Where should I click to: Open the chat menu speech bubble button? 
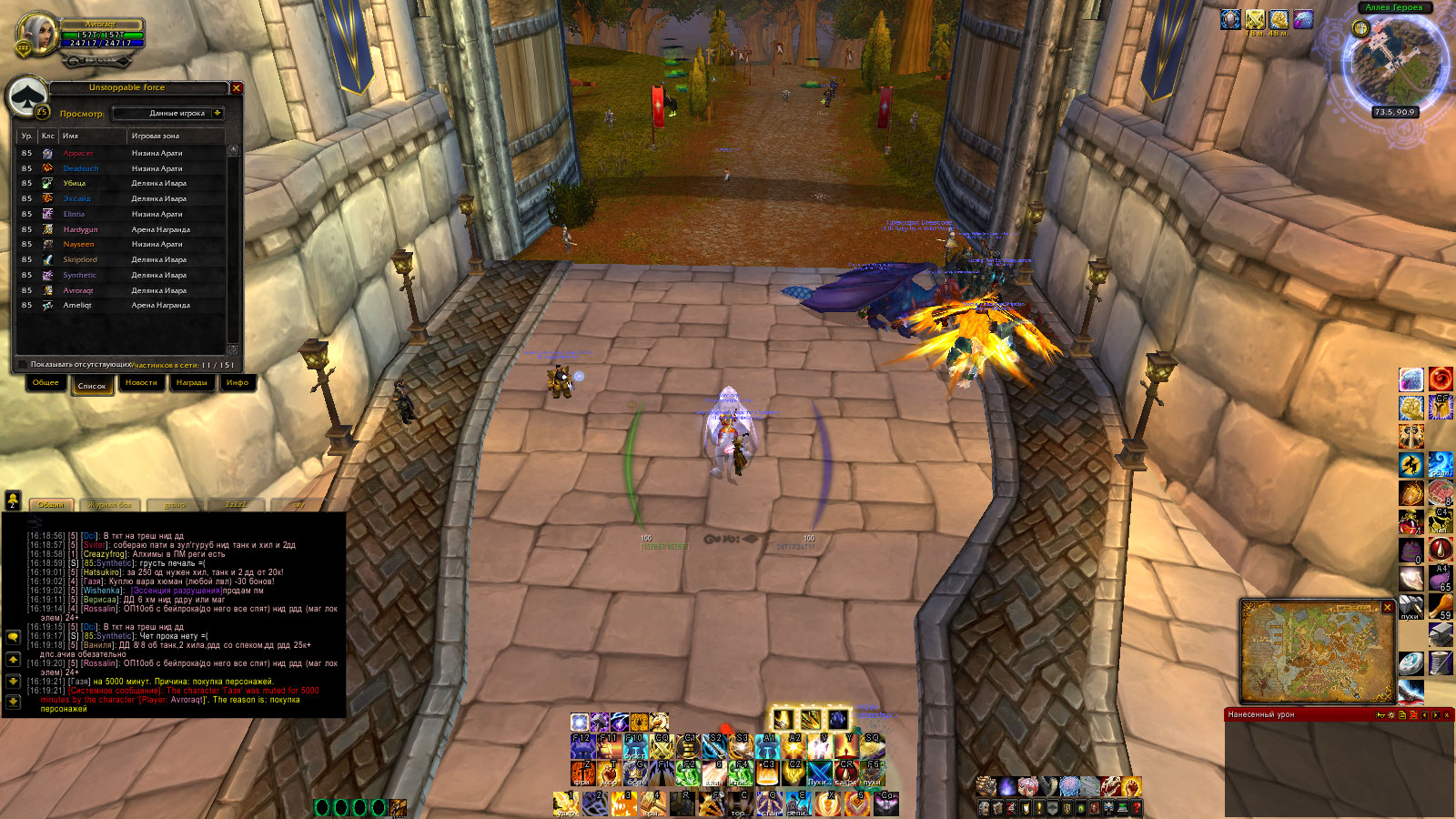click(x=14, y=638)
